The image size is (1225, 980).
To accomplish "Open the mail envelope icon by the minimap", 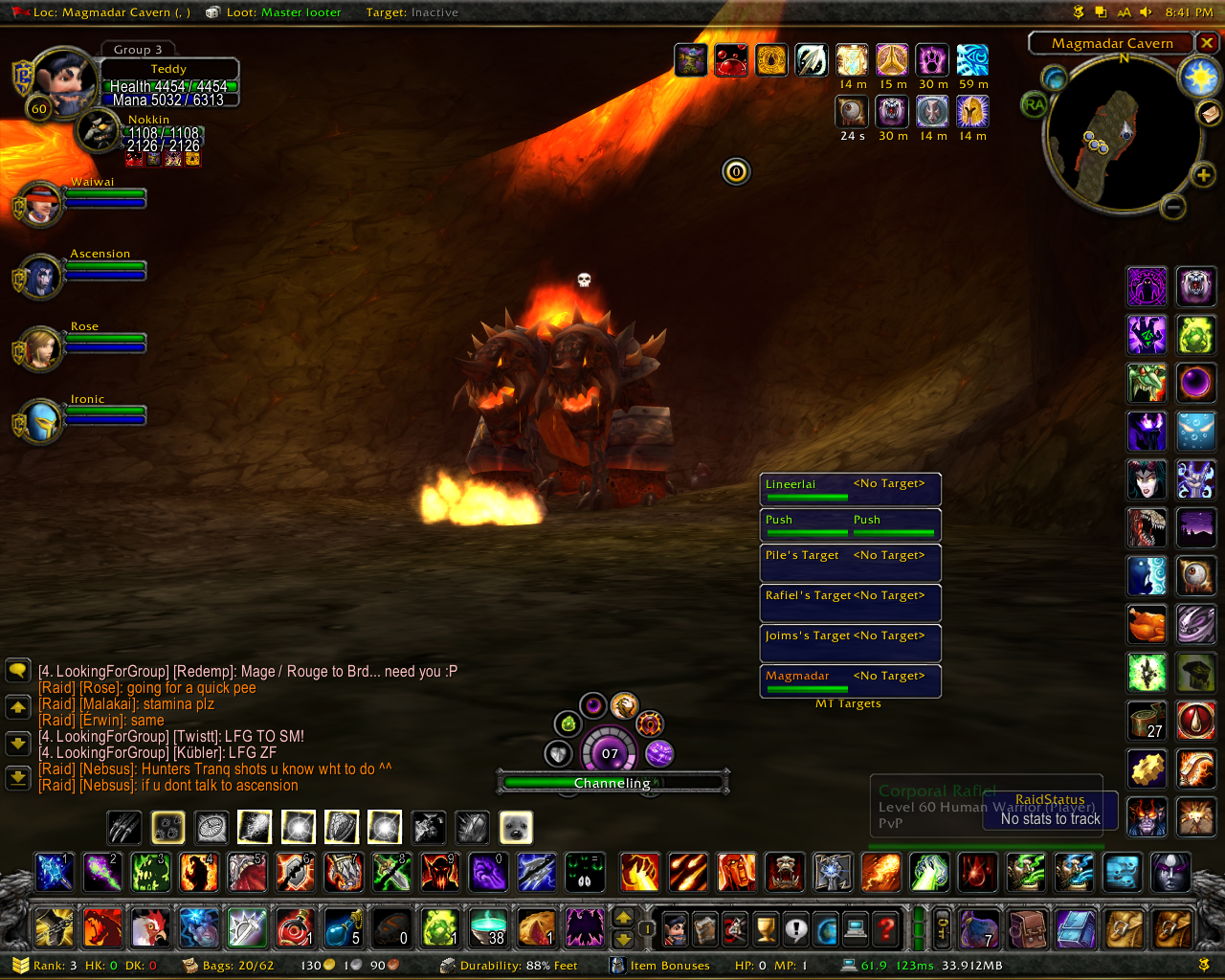I will (x=1209, y=114).
